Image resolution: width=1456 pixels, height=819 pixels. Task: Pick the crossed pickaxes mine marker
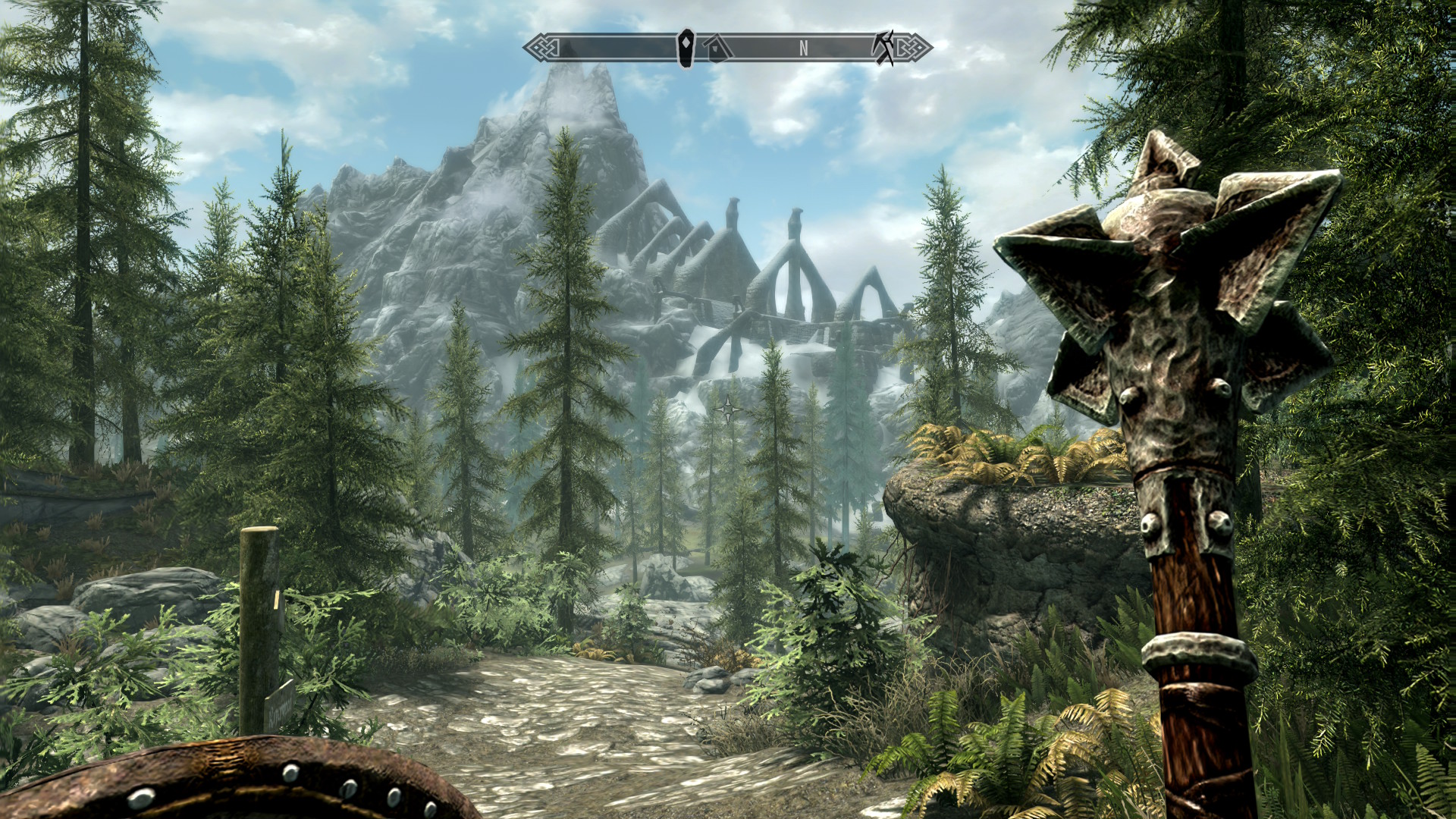(x=884, y=47)
